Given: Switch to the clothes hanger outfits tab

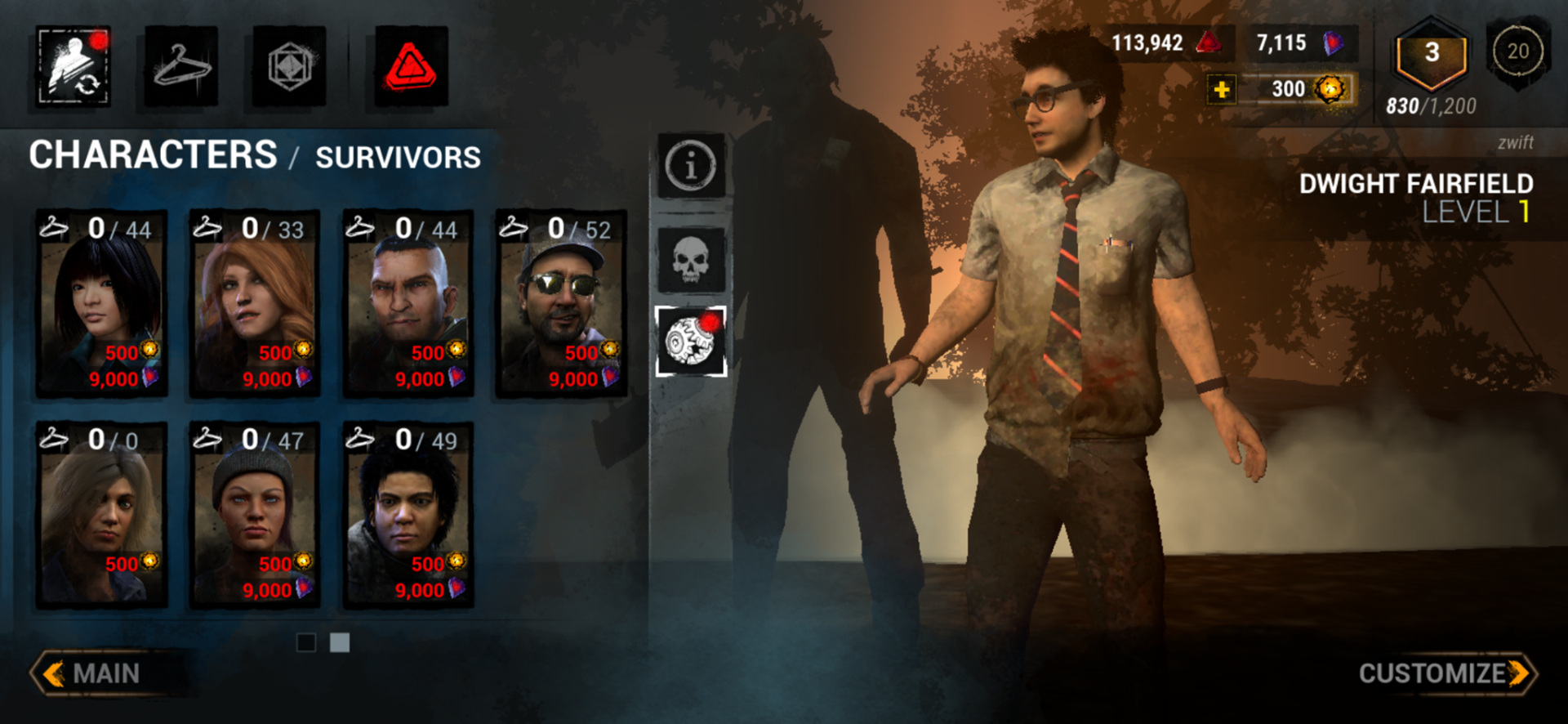Looking at the screenshot, I should [181, 67].
